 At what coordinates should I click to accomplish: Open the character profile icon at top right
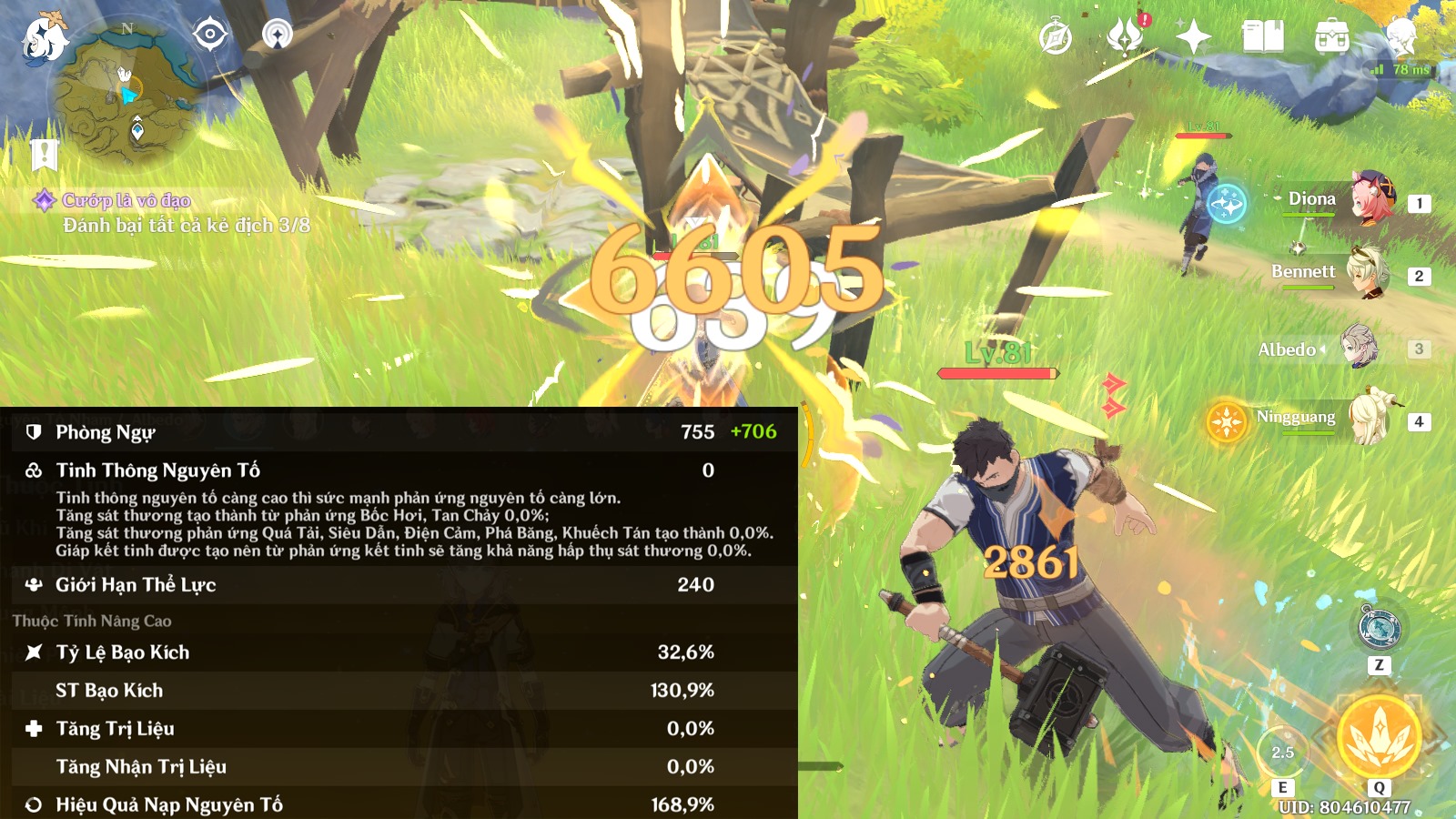[x=1400, y=35]
